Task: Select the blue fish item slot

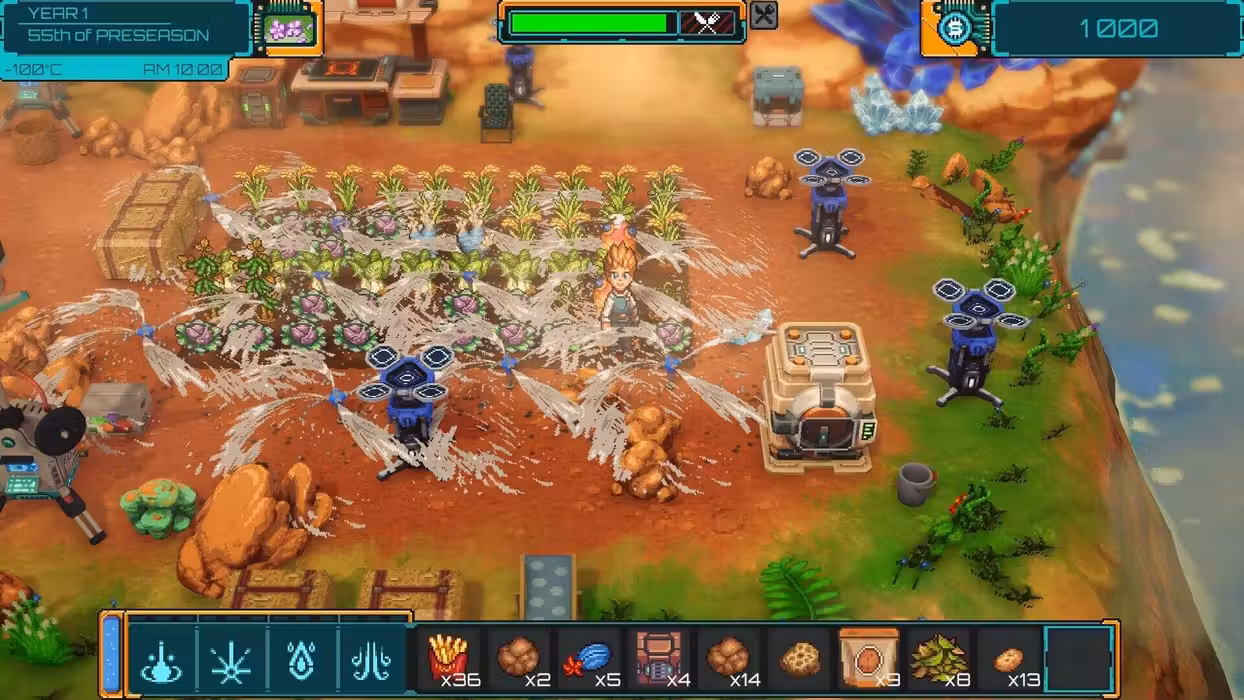Action: pyautogui.click(x=590, y=659)
